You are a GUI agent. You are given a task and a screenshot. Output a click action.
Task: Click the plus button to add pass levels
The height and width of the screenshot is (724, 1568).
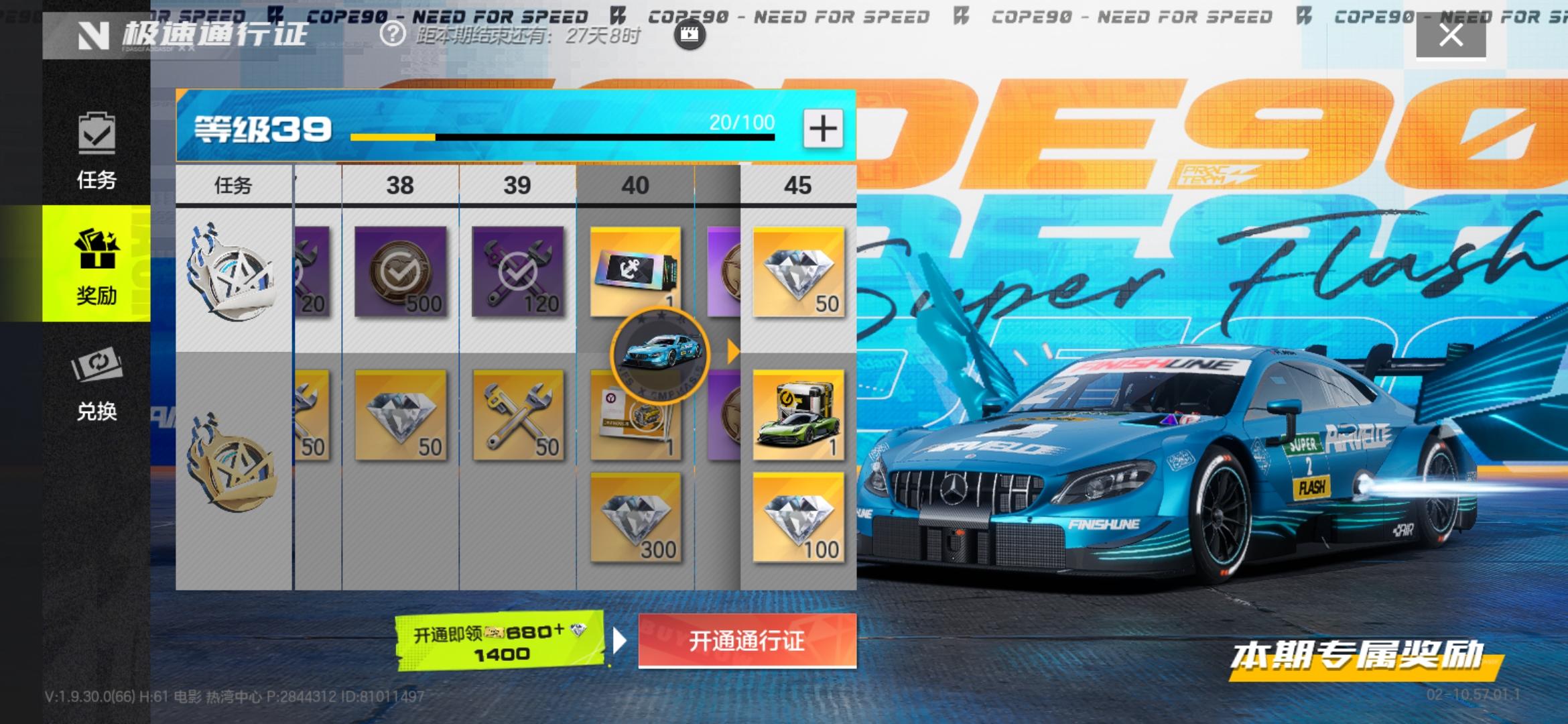pyautogui.click(x=824, y=129)
